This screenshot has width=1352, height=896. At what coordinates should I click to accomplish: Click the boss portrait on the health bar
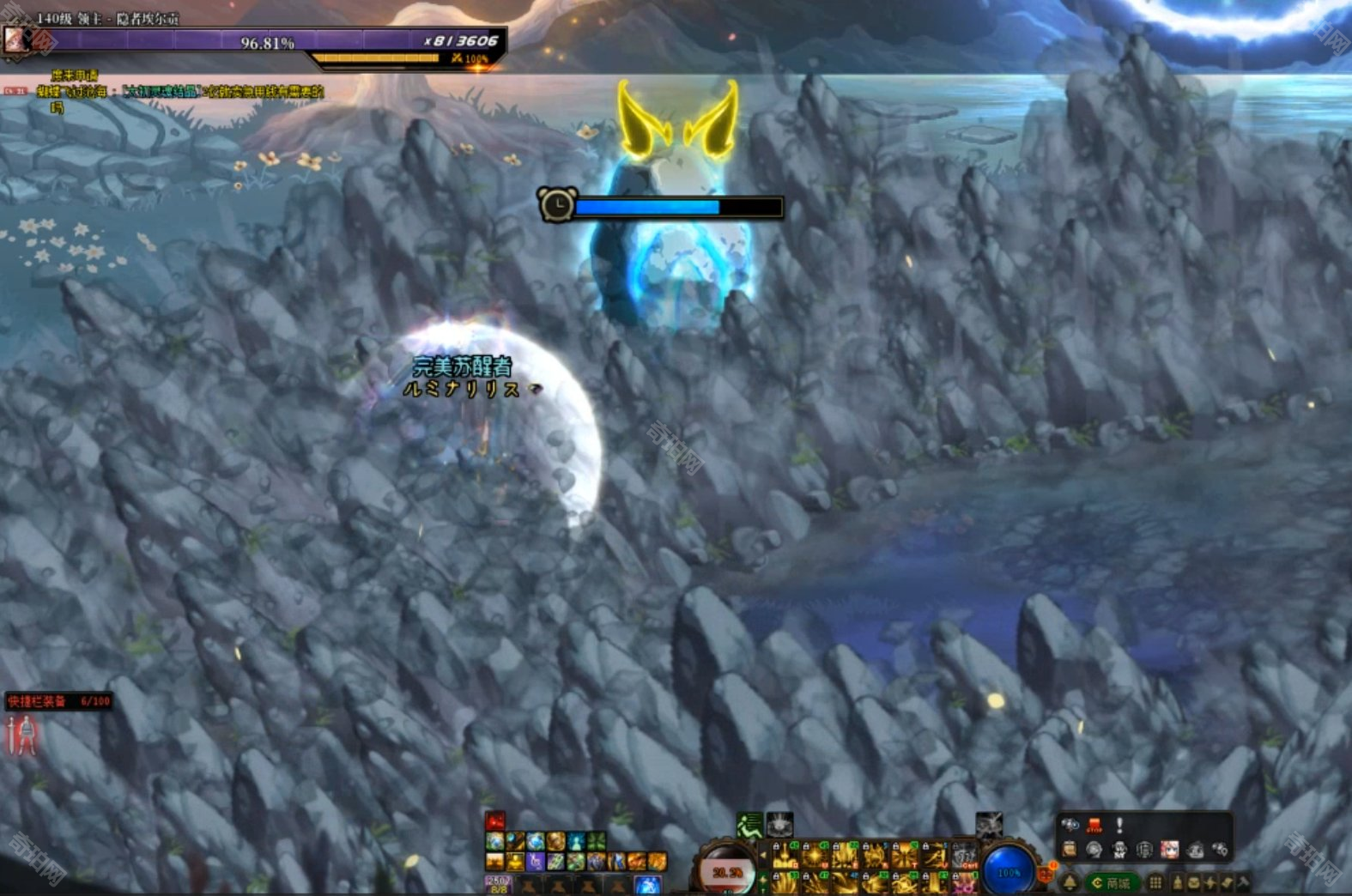coord(15,39)
